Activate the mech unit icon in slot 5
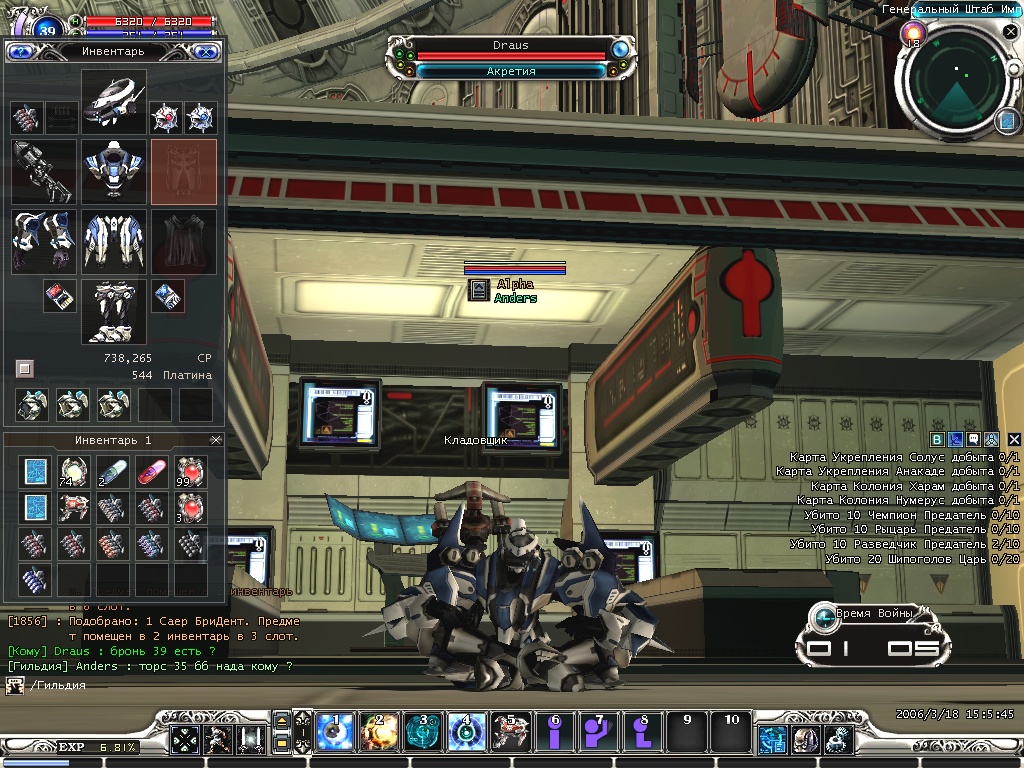 509,733
